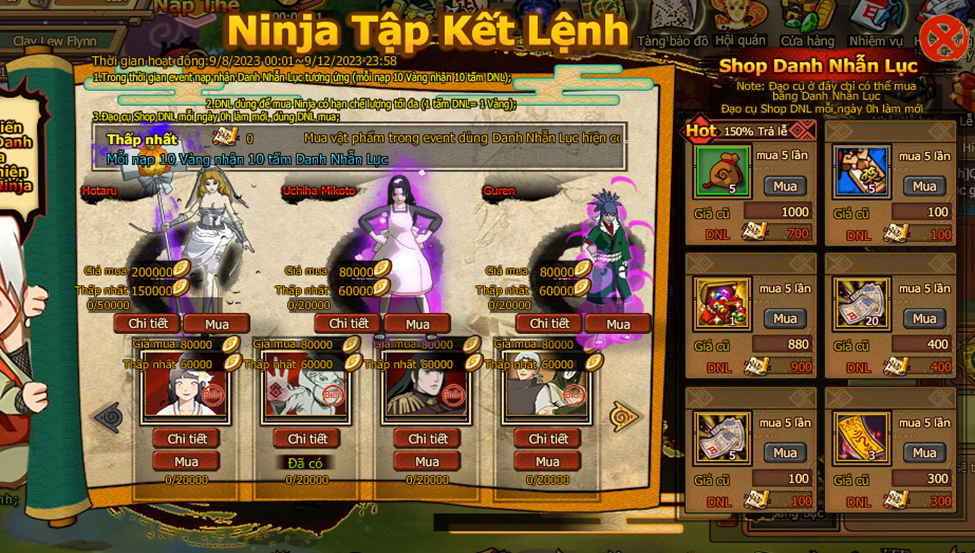This screenshot has width=975, height=553.
Task: View Chi tiết for Uchiha Mikoto
Action: (348, 323)
